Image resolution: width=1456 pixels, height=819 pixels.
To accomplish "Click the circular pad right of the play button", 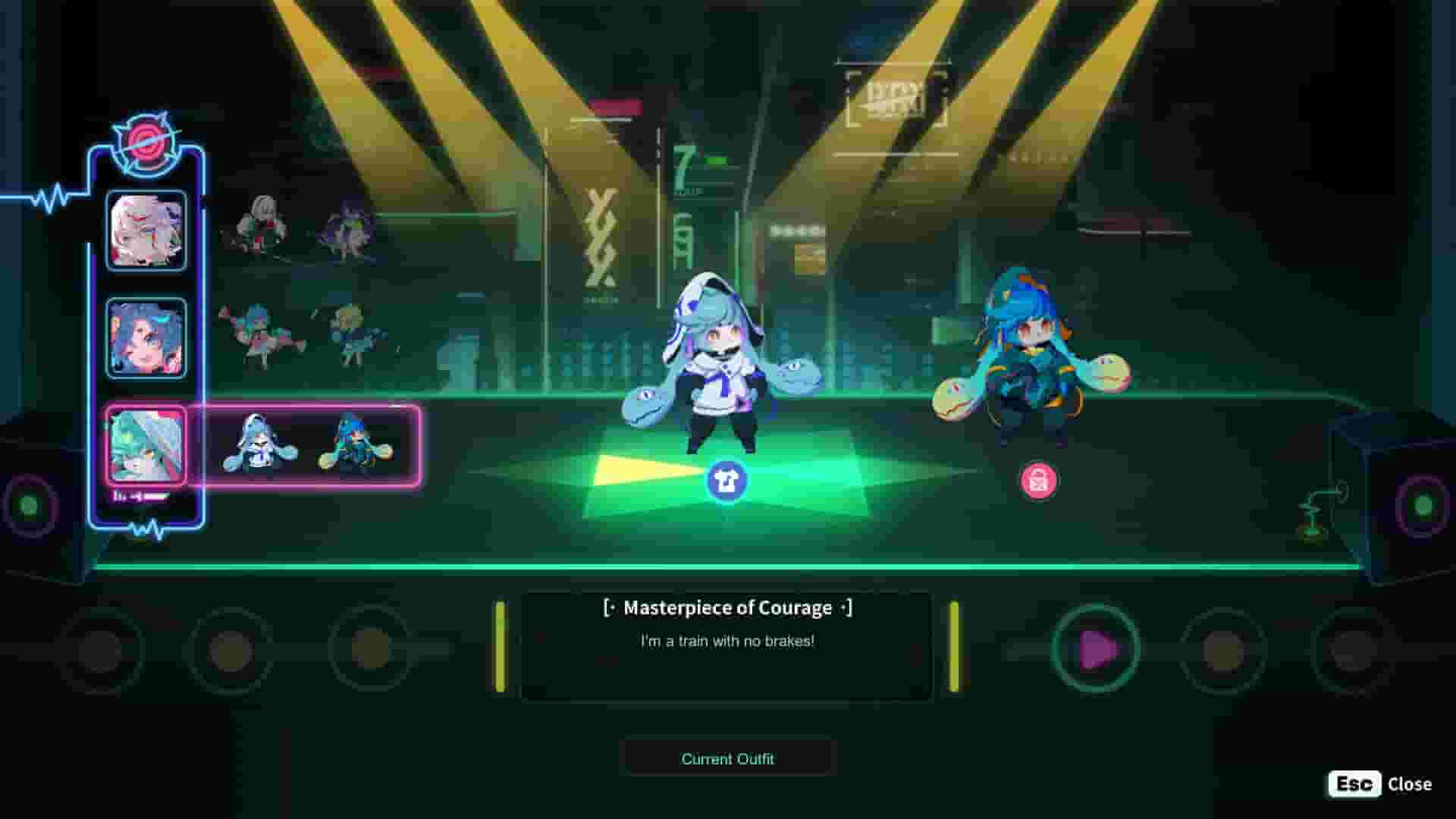I will point(1225,648).
